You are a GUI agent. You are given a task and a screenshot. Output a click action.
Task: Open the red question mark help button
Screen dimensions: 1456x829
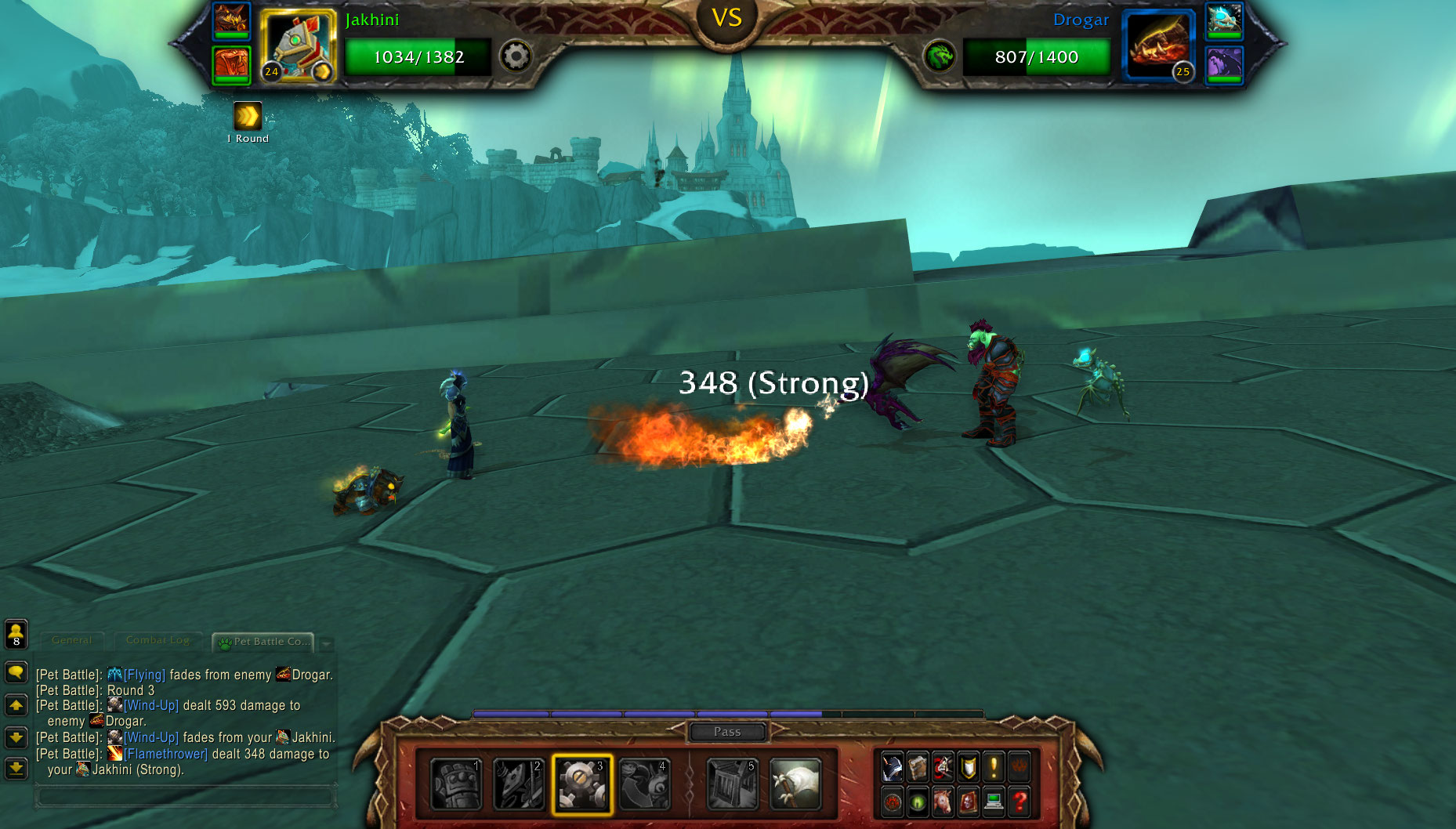[x=1019, y=802]
